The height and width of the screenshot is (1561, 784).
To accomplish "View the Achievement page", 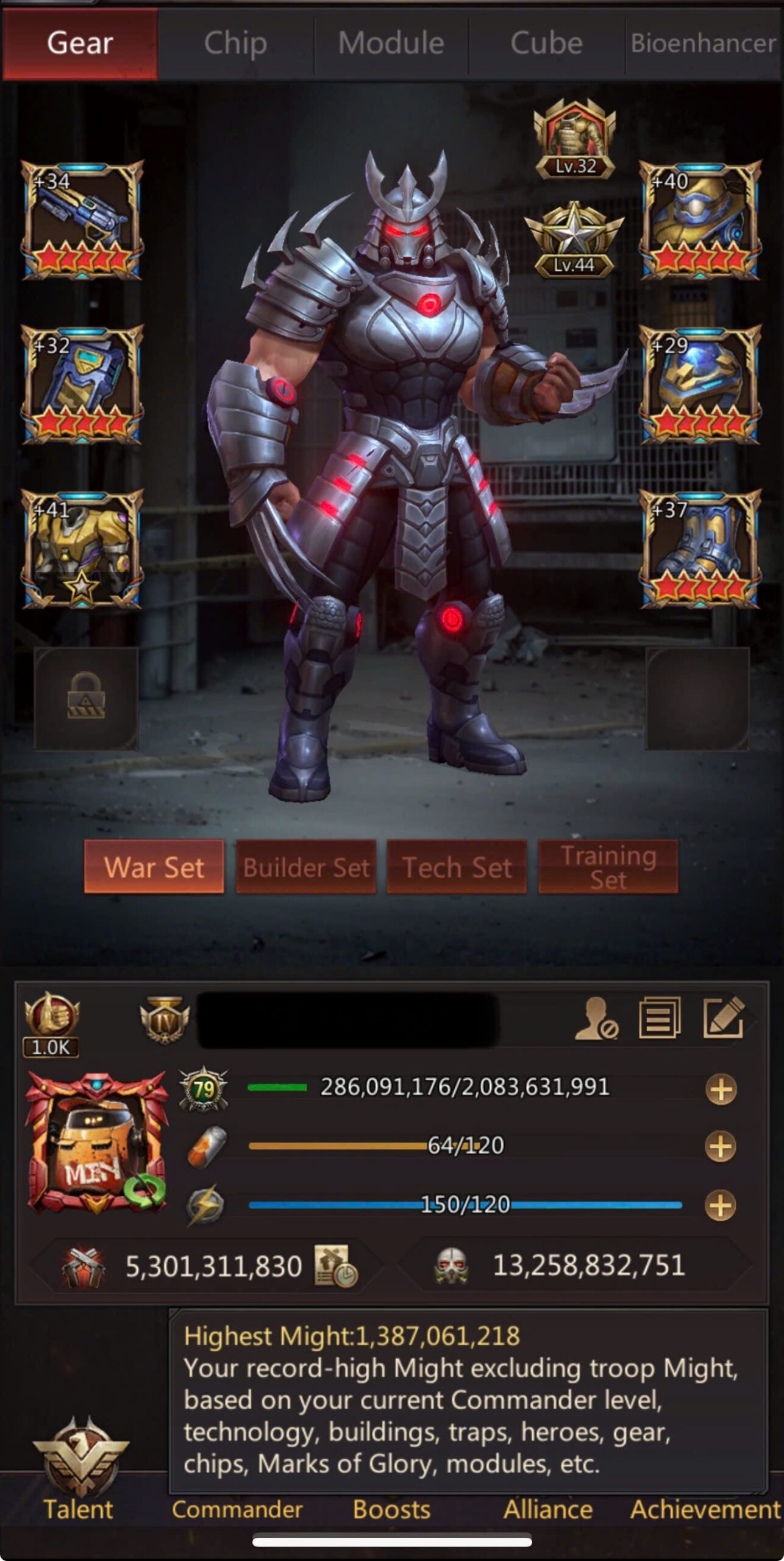I will [x=705, y=1509].
